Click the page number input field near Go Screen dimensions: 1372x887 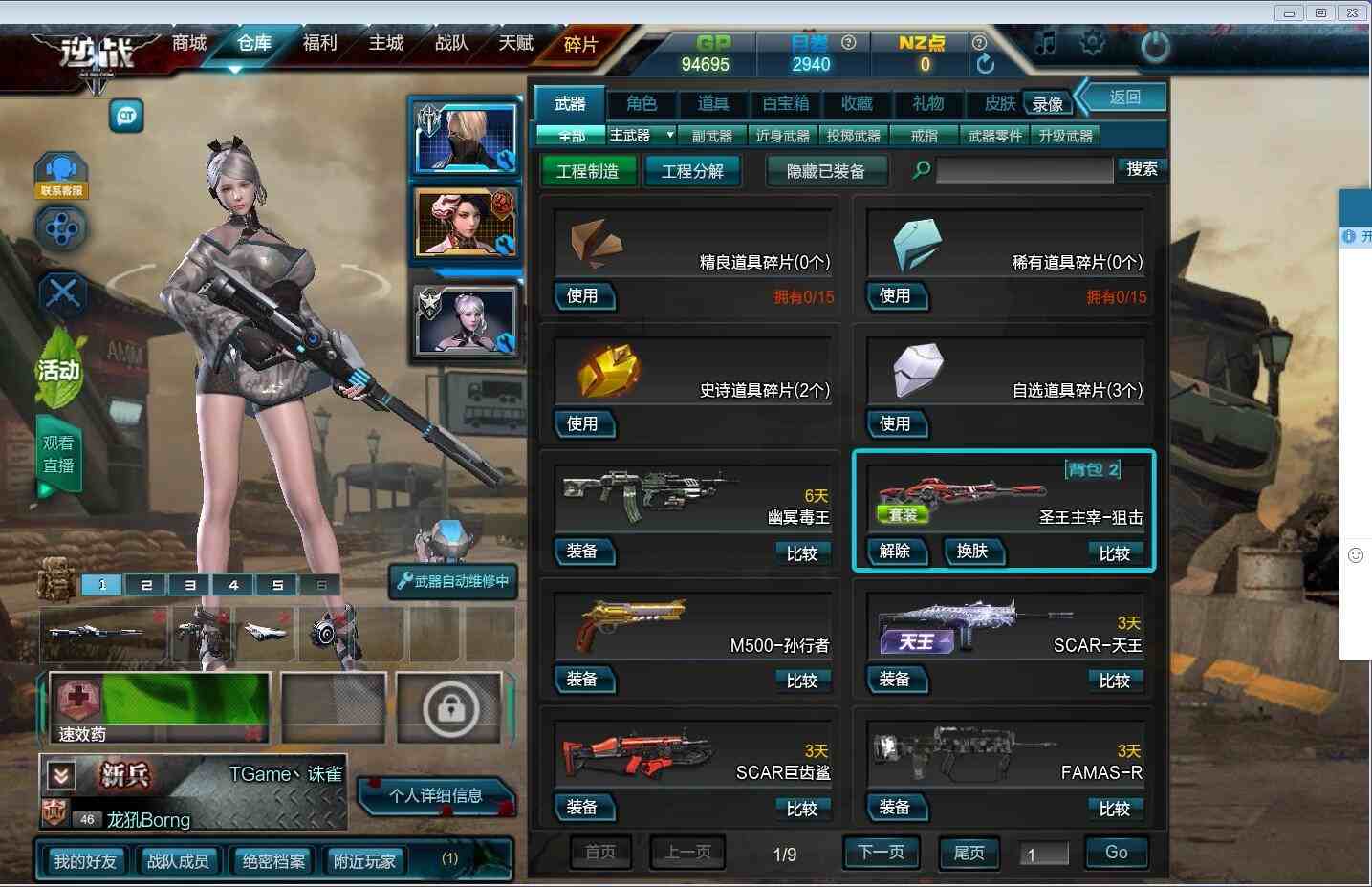pyautogui.click(x=1044, y=853)
